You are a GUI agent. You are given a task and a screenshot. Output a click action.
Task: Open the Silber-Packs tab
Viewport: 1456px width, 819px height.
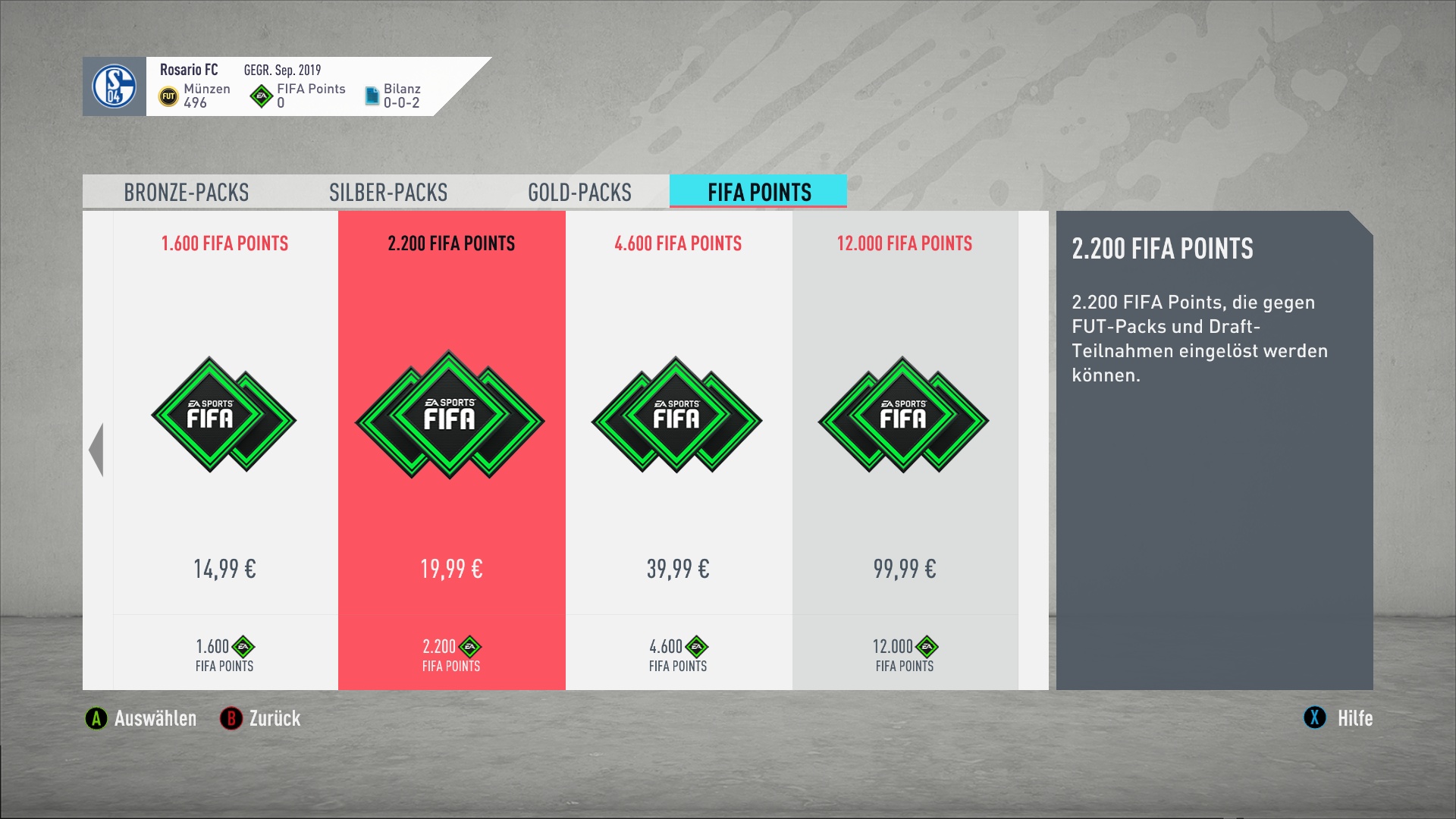coord(388,193)
